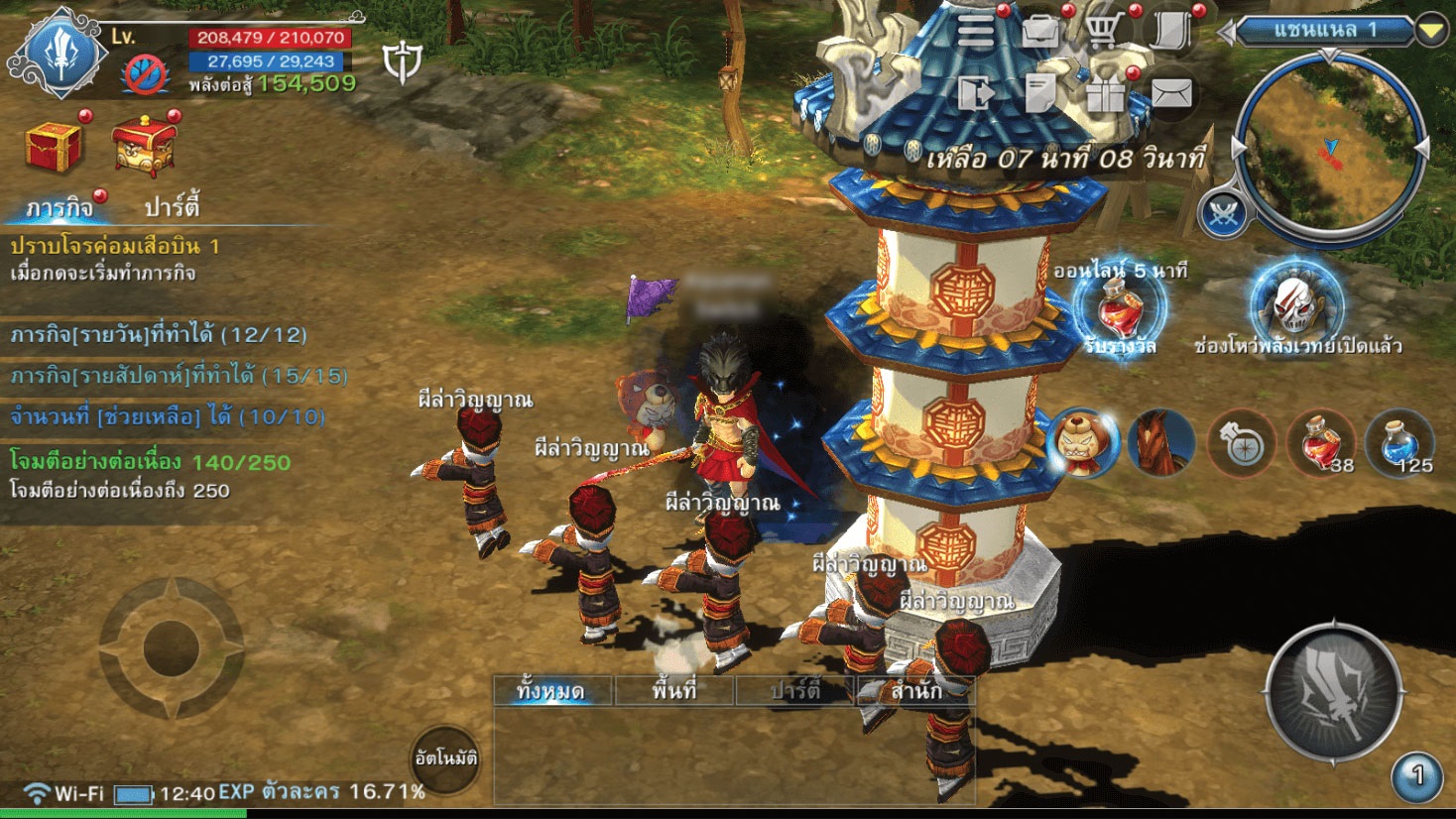Screen dimensions: 1456x819
Task: Open the shopping cart store
Action: tap(1104, 32)
